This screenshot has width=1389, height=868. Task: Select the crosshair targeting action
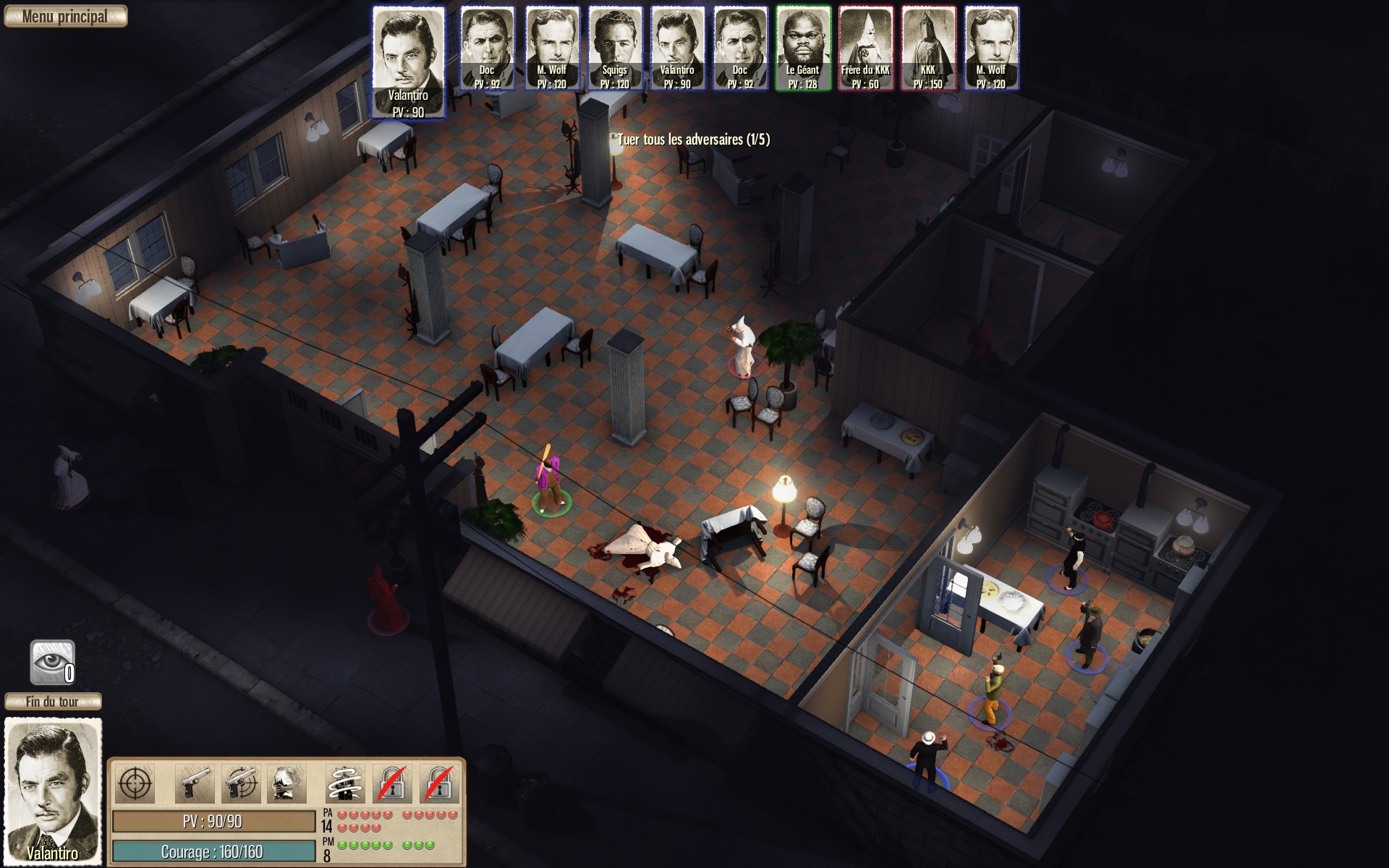[x=135, y=784]
